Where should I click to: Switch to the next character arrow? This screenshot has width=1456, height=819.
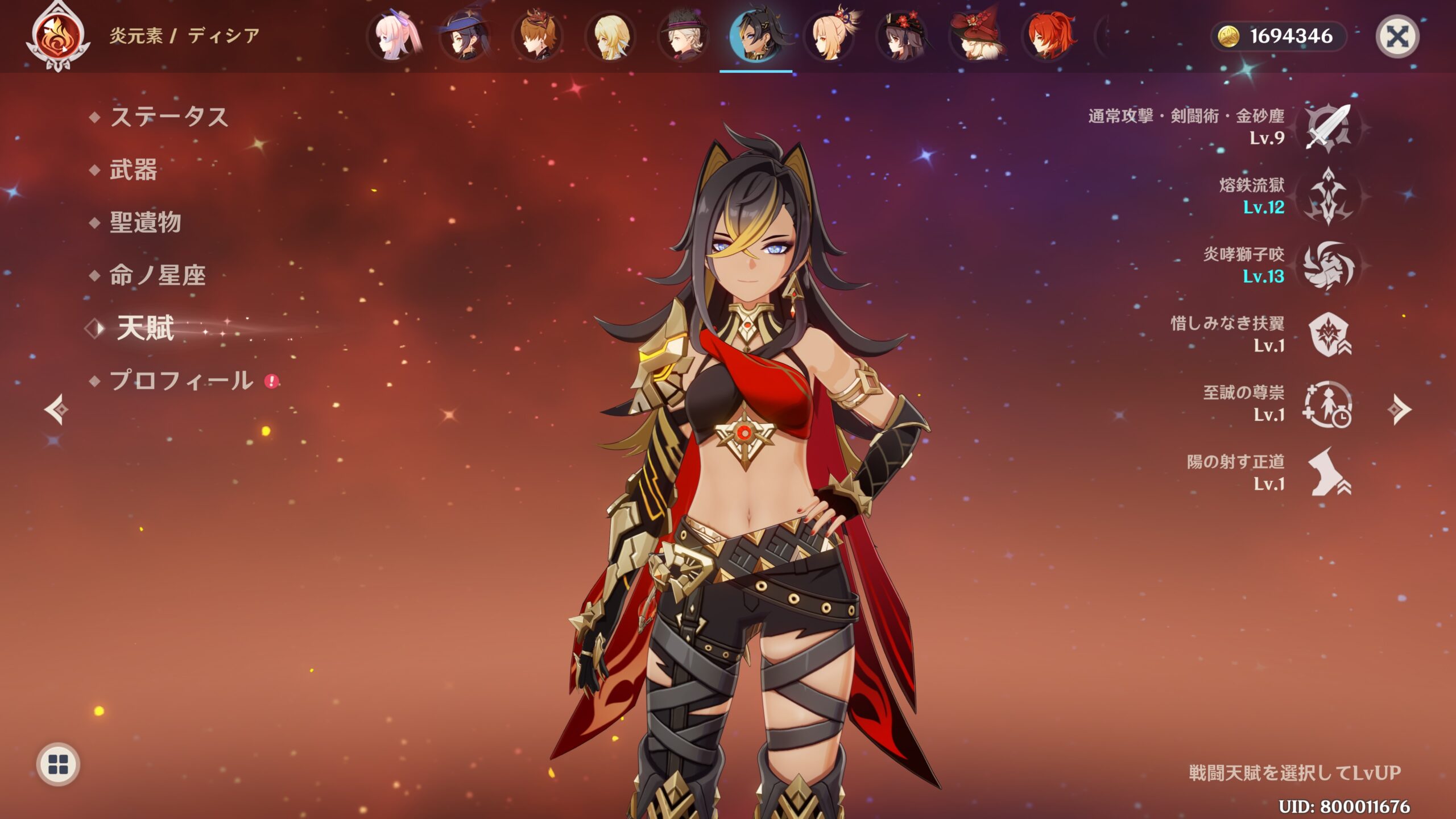pos(1399,409)
